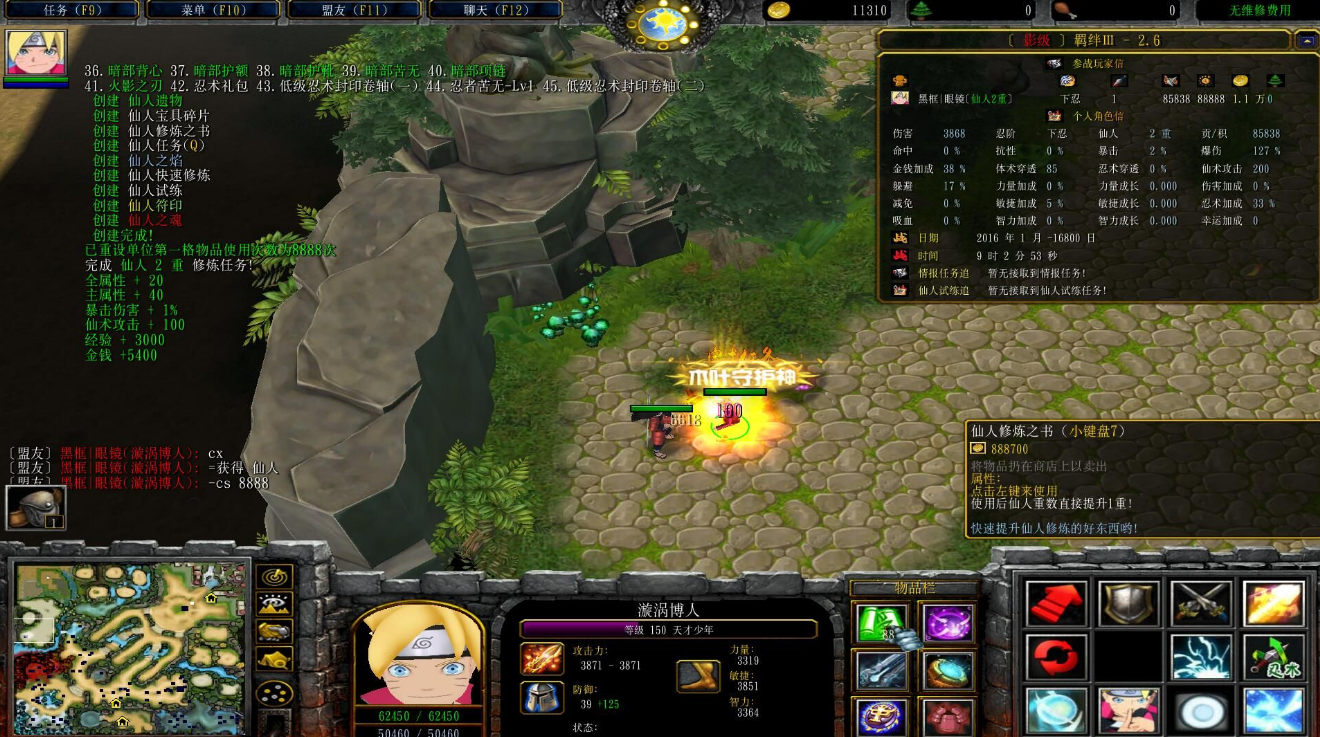The height and width of the screenshot is (737, 1320).
Task: Collapse the 羁绊III scoreboard with its corner button
Action: [x=1305, y=40]
